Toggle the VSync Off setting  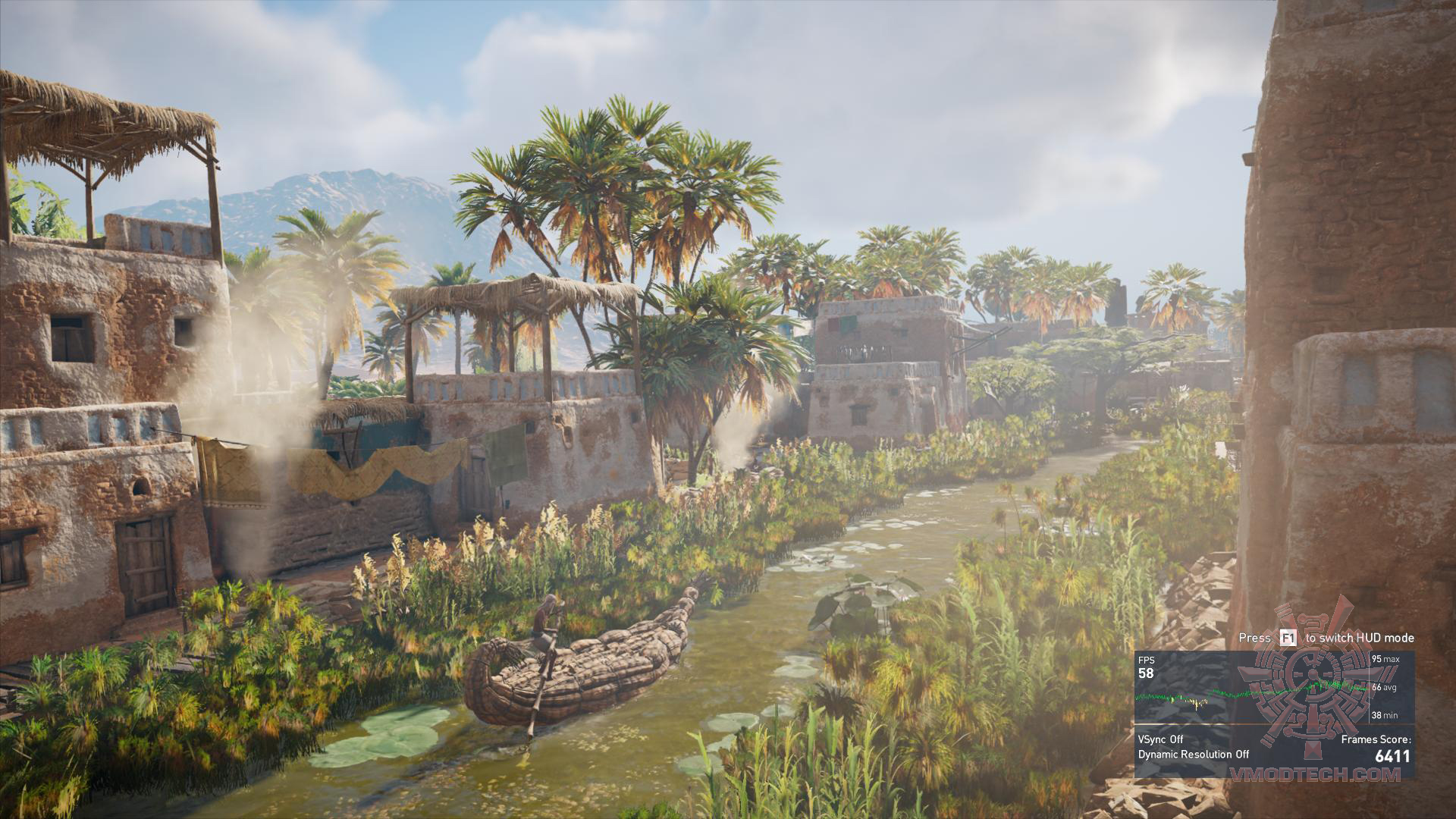tap(1160, 739)
